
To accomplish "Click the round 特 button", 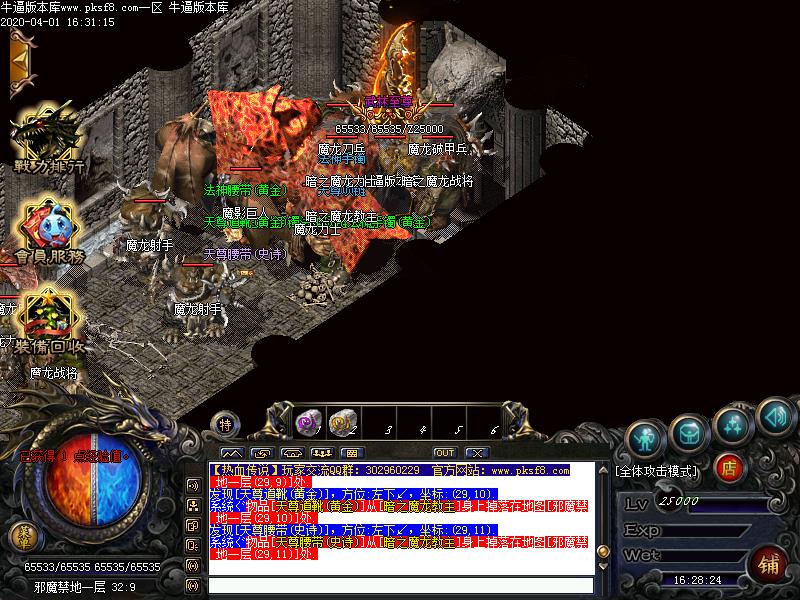I will tap(226, 424).
